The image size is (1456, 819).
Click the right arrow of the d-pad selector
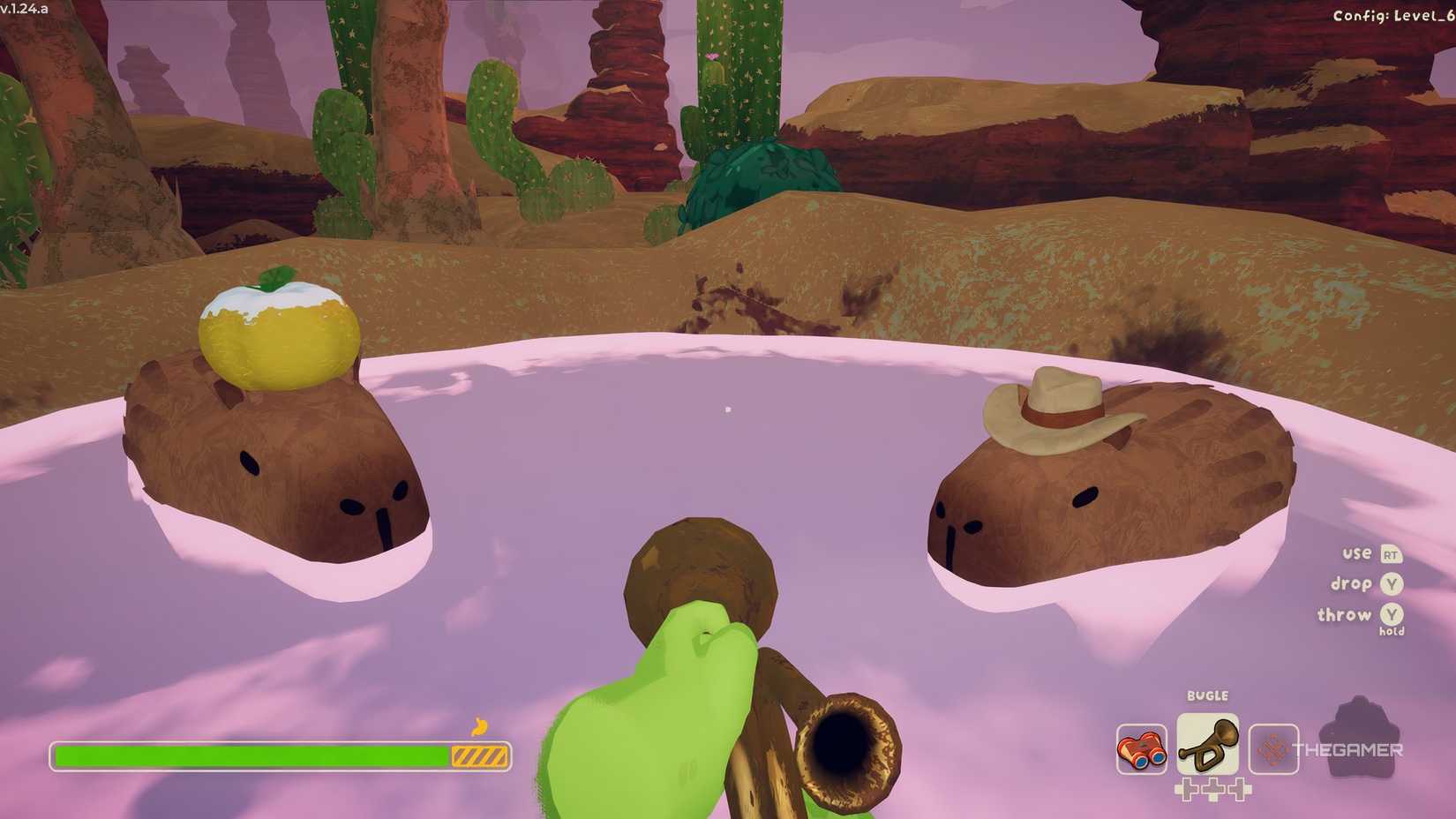coord(1240,788)
